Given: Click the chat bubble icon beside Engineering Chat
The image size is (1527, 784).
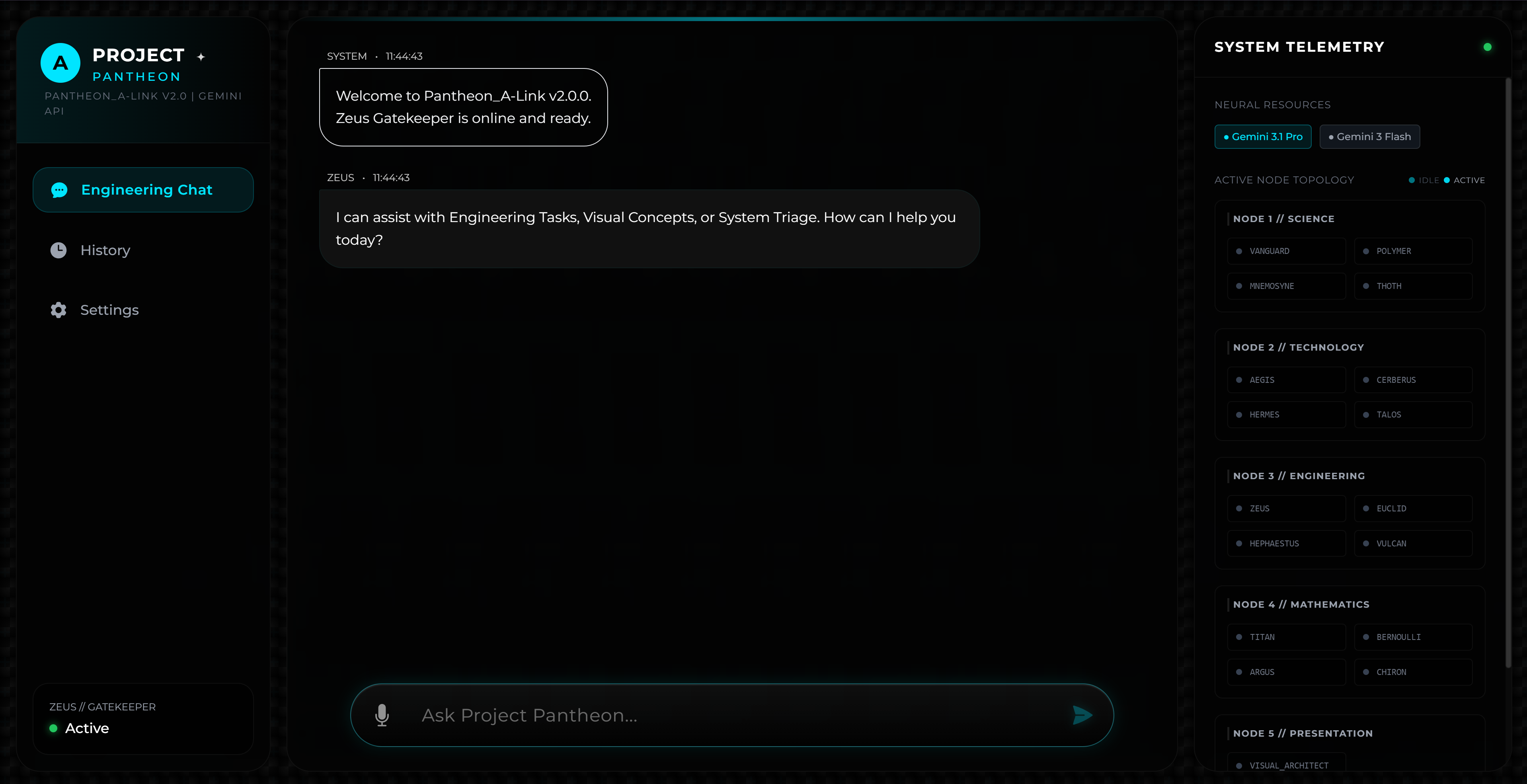Looking at the screenshot, I should [59, 190].
